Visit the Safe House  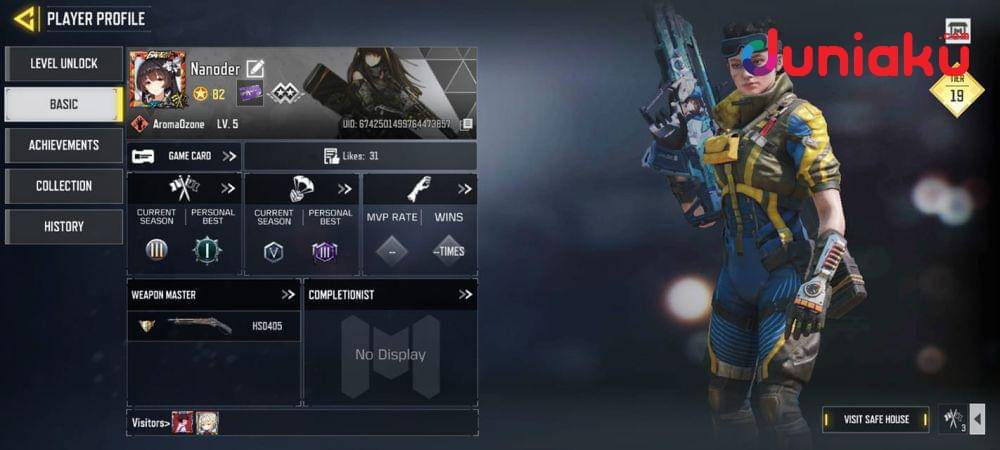pos(876,419)
